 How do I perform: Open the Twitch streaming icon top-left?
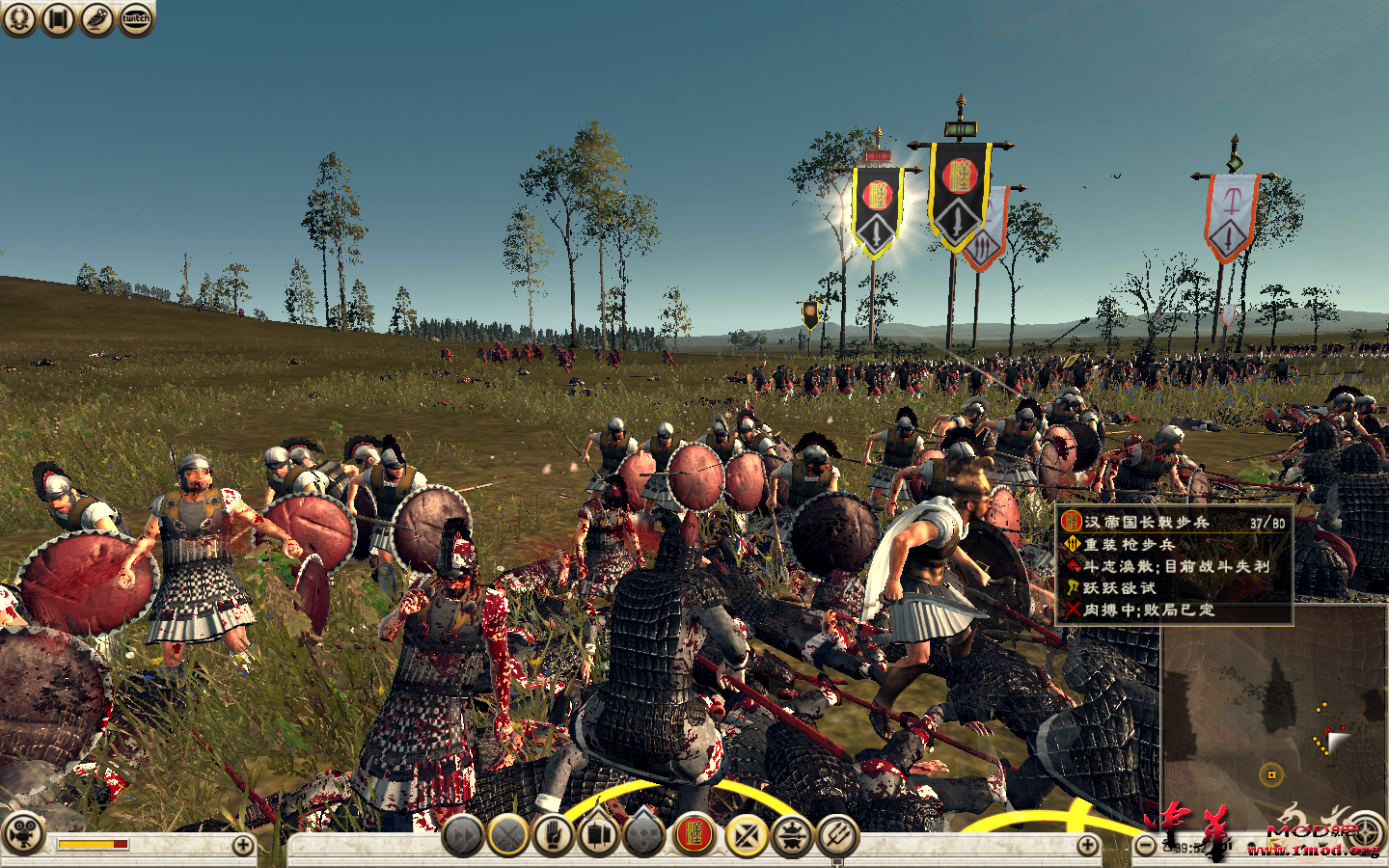coord(135,17)
